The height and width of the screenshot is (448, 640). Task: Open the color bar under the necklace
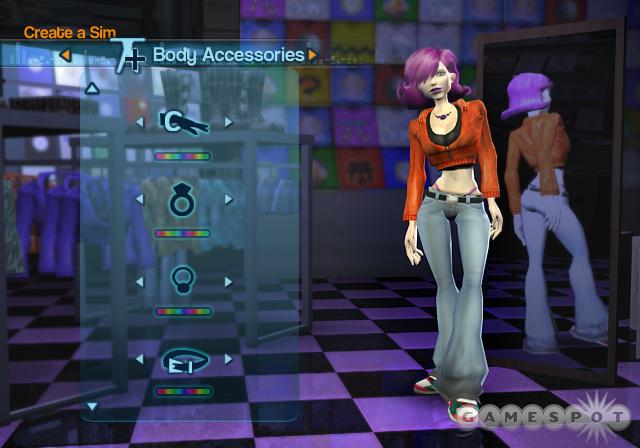(x=183, y=311)
